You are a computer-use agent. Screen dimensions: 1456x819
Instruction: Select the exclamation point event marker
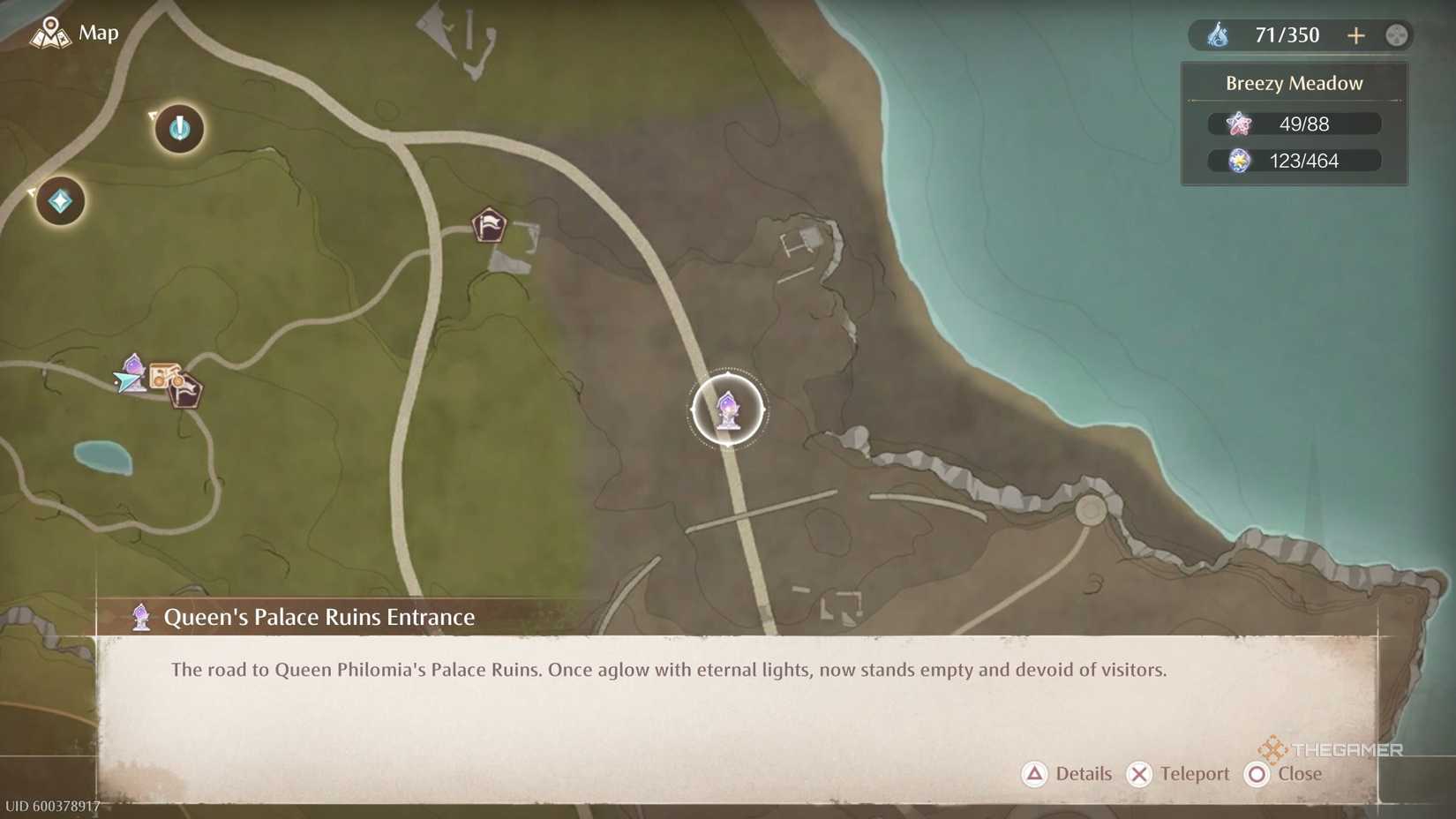178,129
